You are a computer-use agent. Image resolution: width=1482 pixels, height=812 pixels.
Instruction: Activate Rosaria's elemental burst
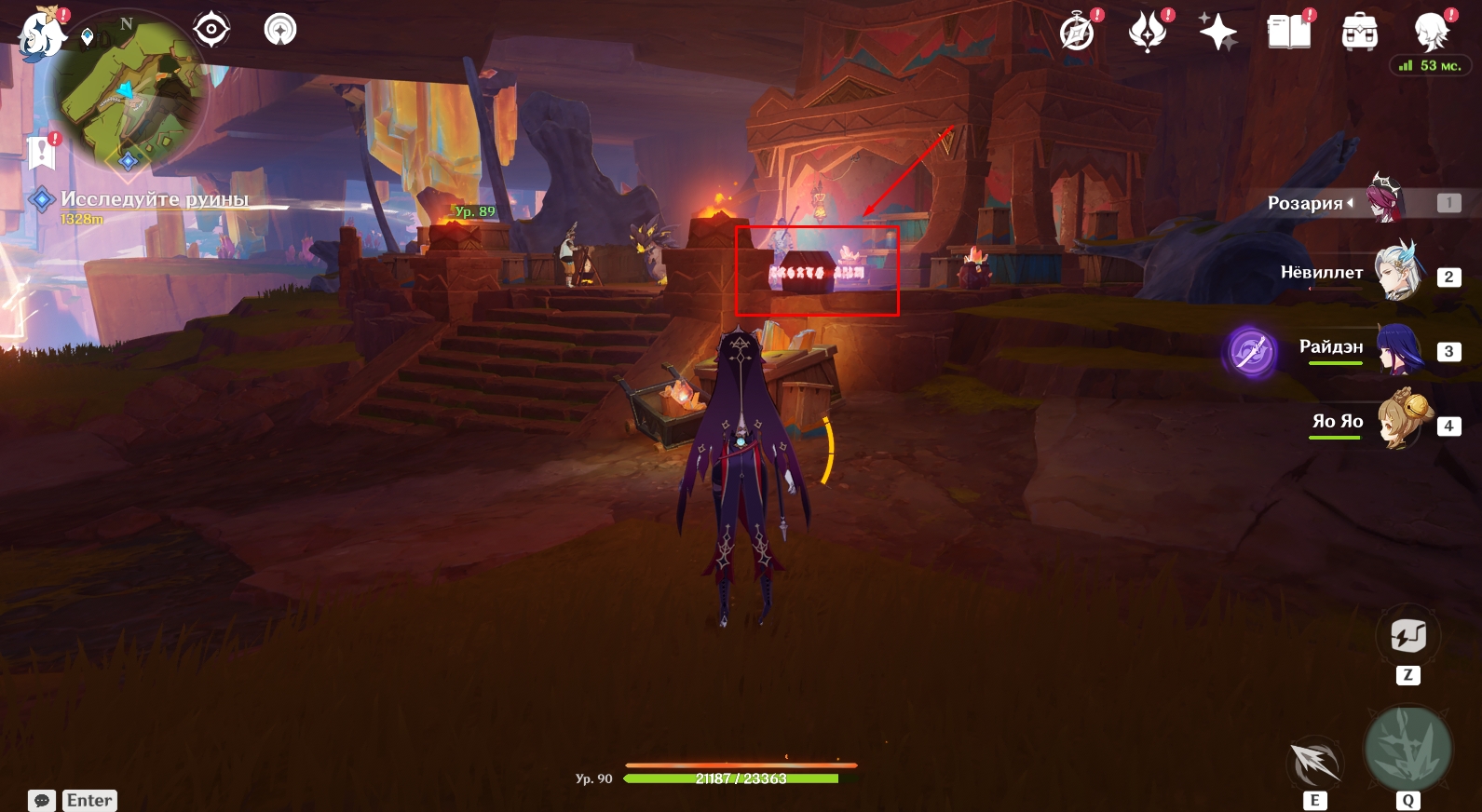point(1407,750)
